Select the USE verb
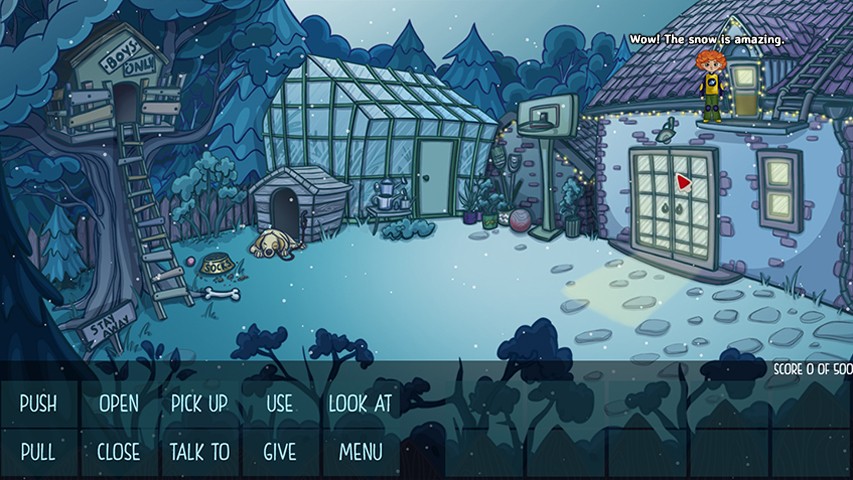The height and width of the screenshot is (480, 853). click(280, 404)
